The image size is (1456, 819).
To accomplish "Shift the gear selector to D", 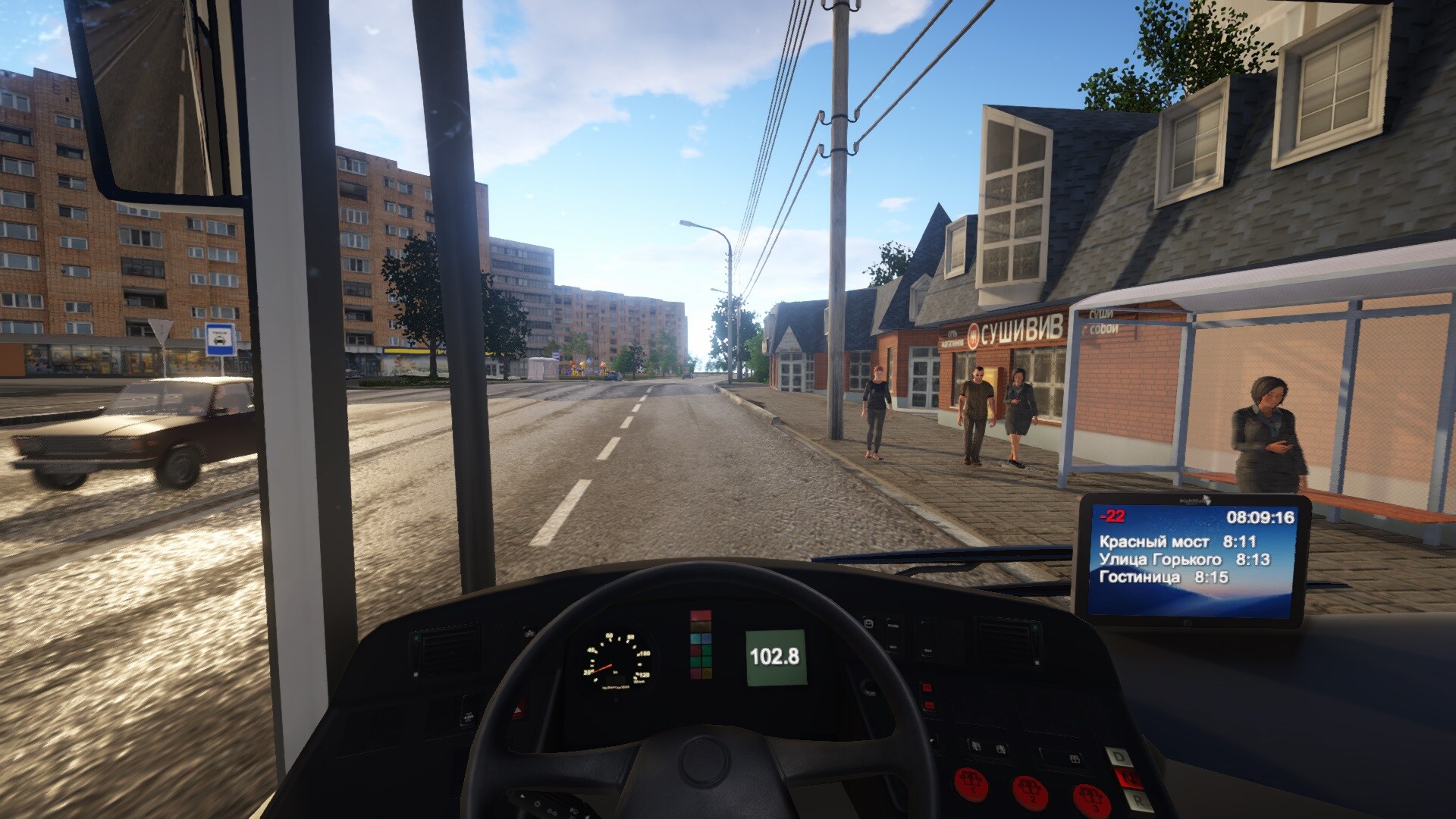I will pyautogui.click(x=1119, y=755).
